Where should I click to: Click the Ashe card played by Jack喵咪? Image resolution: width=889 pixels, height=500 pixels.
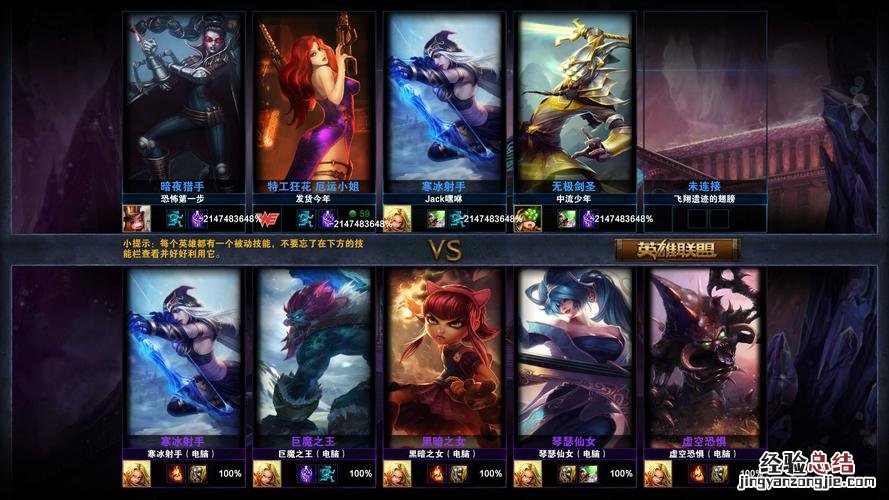coord(444,98)
